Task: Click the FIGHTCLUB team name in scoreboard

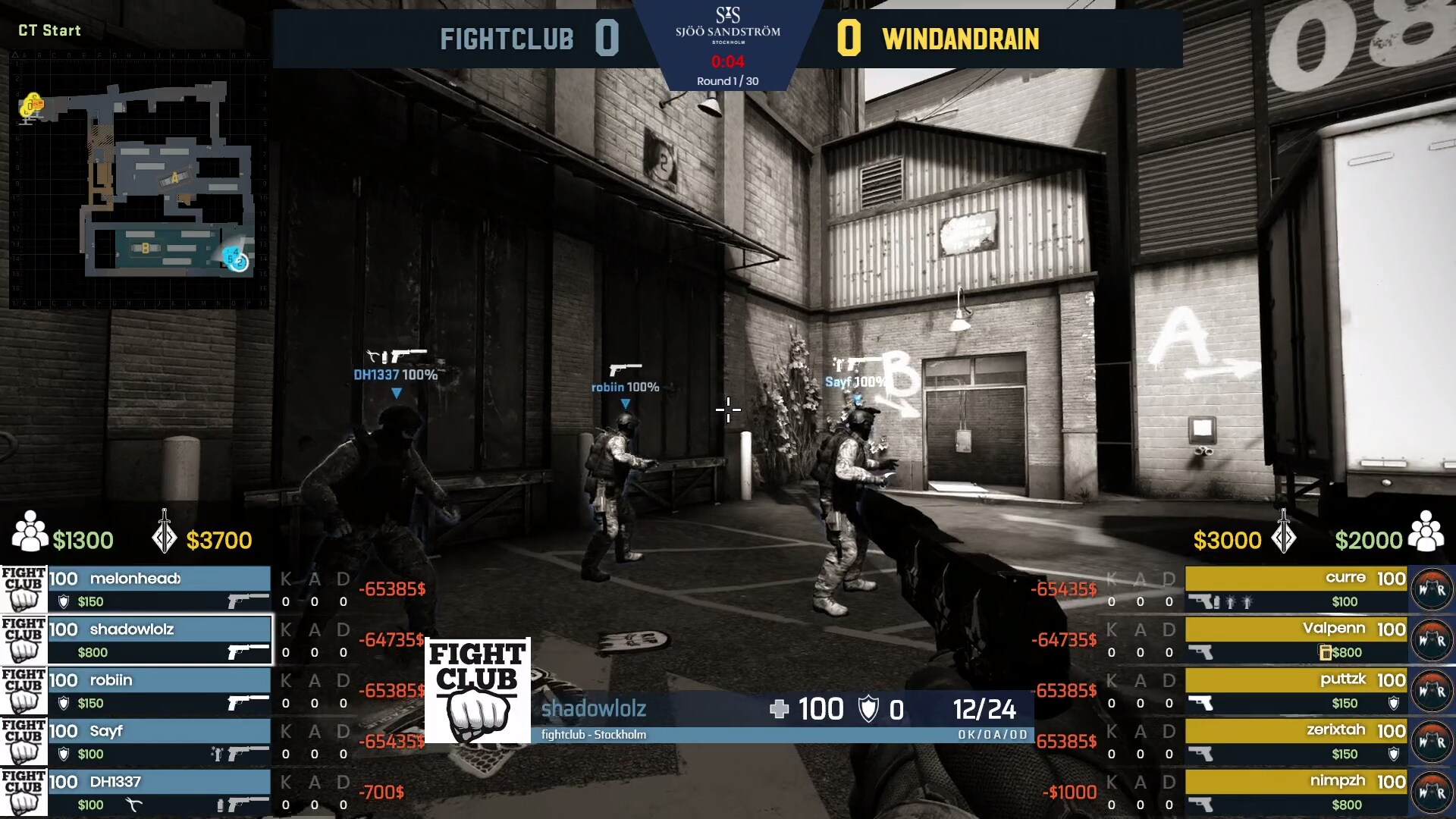Action: [x=507, y=39]
